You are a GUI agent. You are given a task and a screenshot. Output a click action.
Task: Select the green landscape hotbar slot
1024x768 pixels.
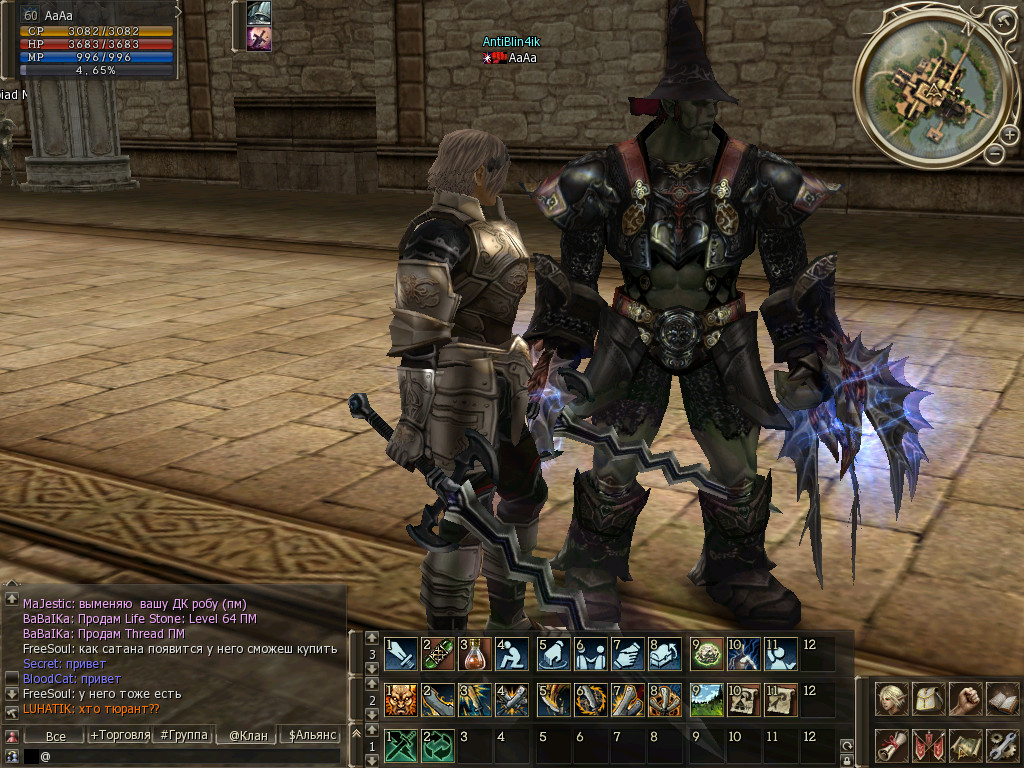706,699
